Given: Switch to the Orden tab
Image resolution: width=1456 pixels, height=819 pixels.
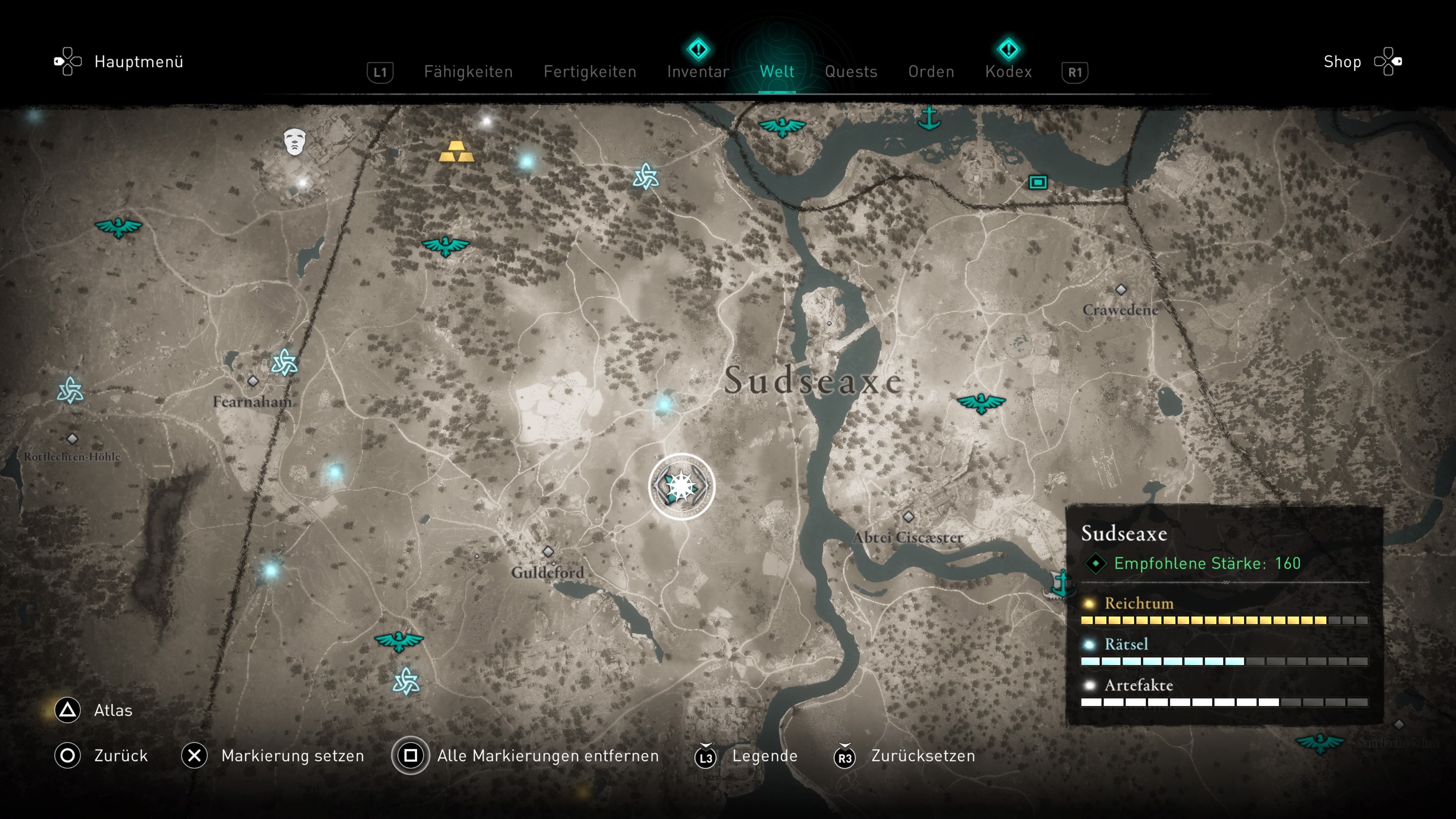Looking at the screenshot, I should (x=931, y=72).
